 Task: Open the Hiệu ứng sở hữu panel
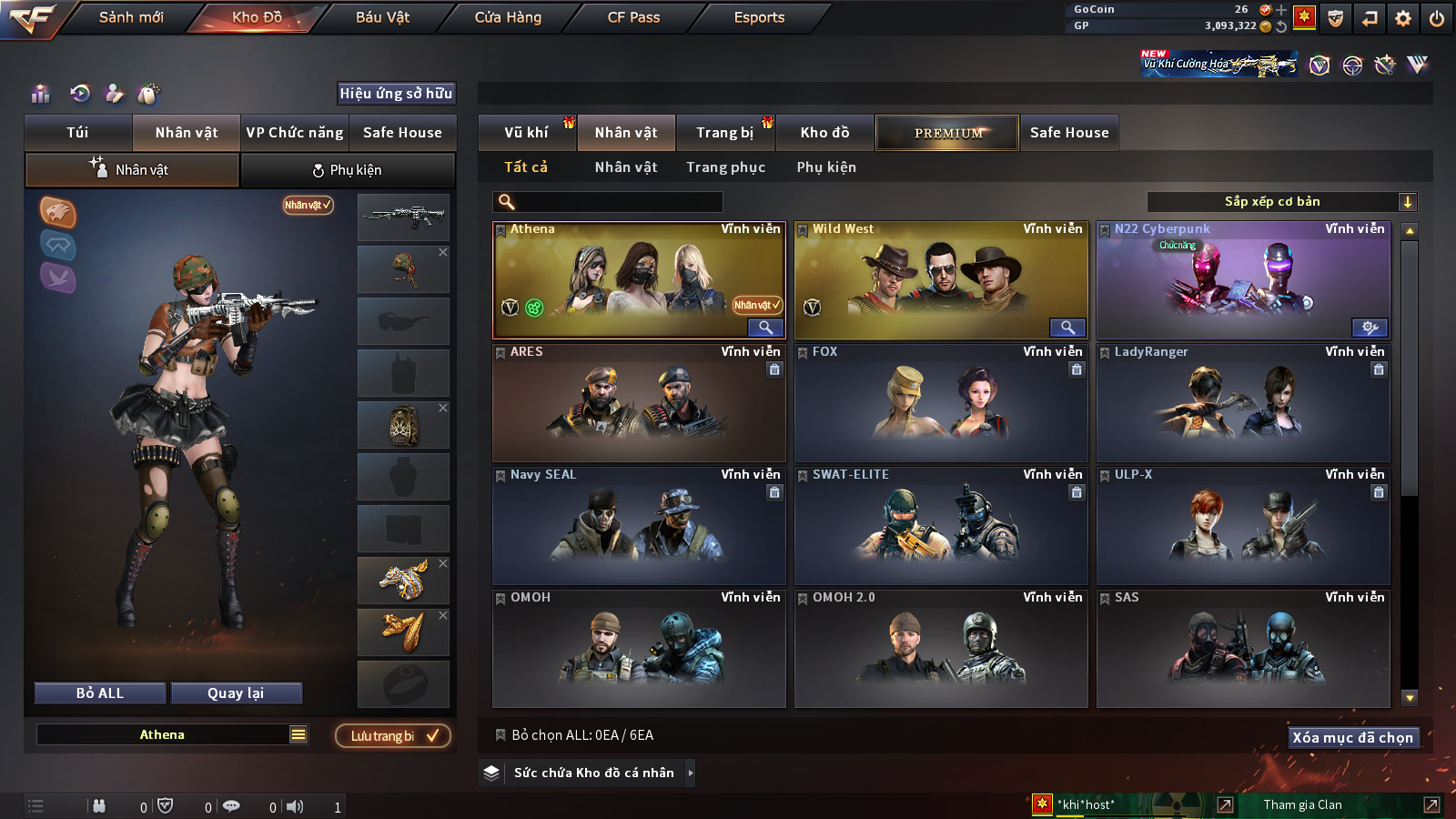396,93
